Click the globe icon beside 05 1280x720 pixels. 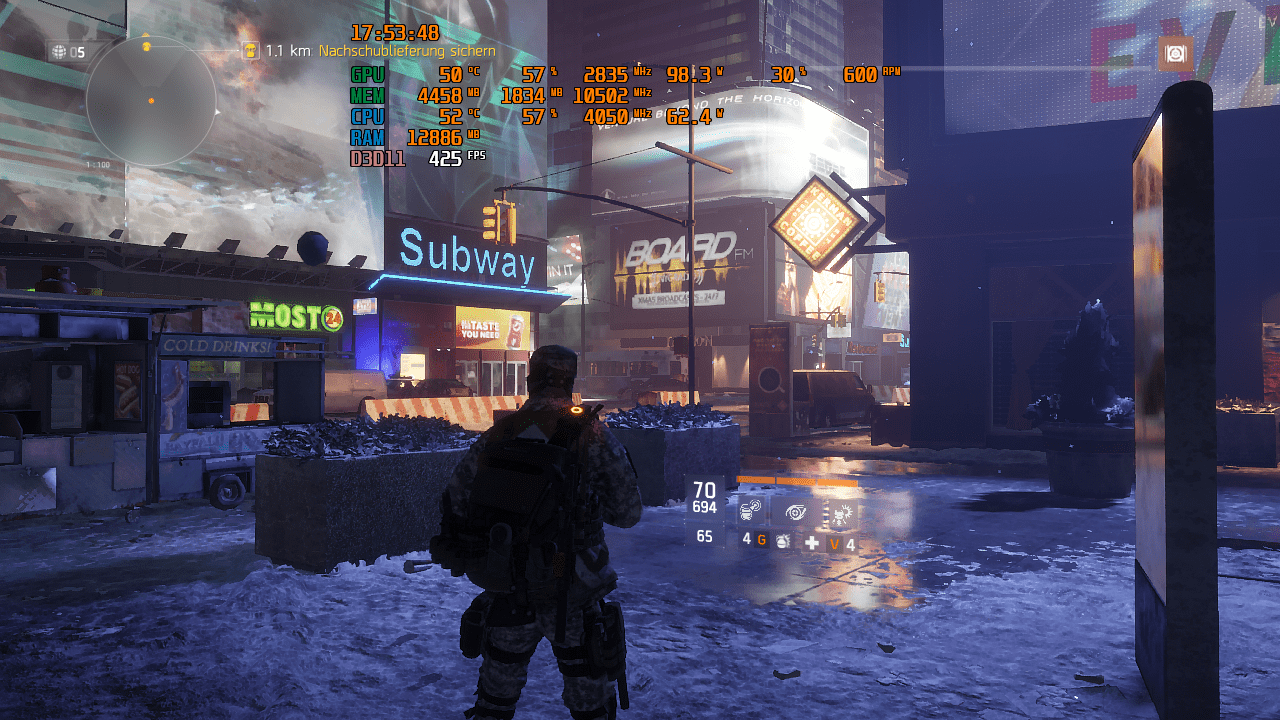tap(58, 52)
